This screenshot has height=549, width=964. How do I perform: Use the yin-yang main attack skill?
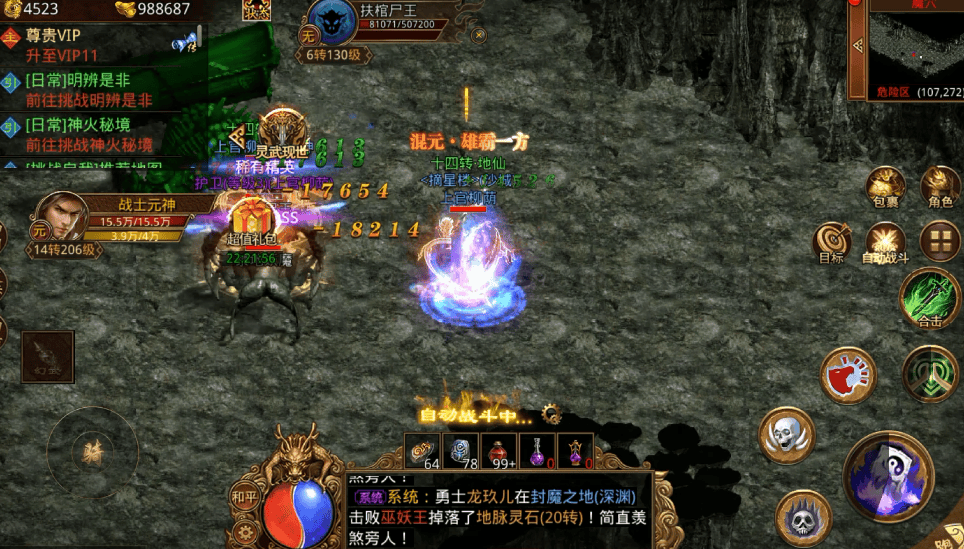(x=888, y=473)
